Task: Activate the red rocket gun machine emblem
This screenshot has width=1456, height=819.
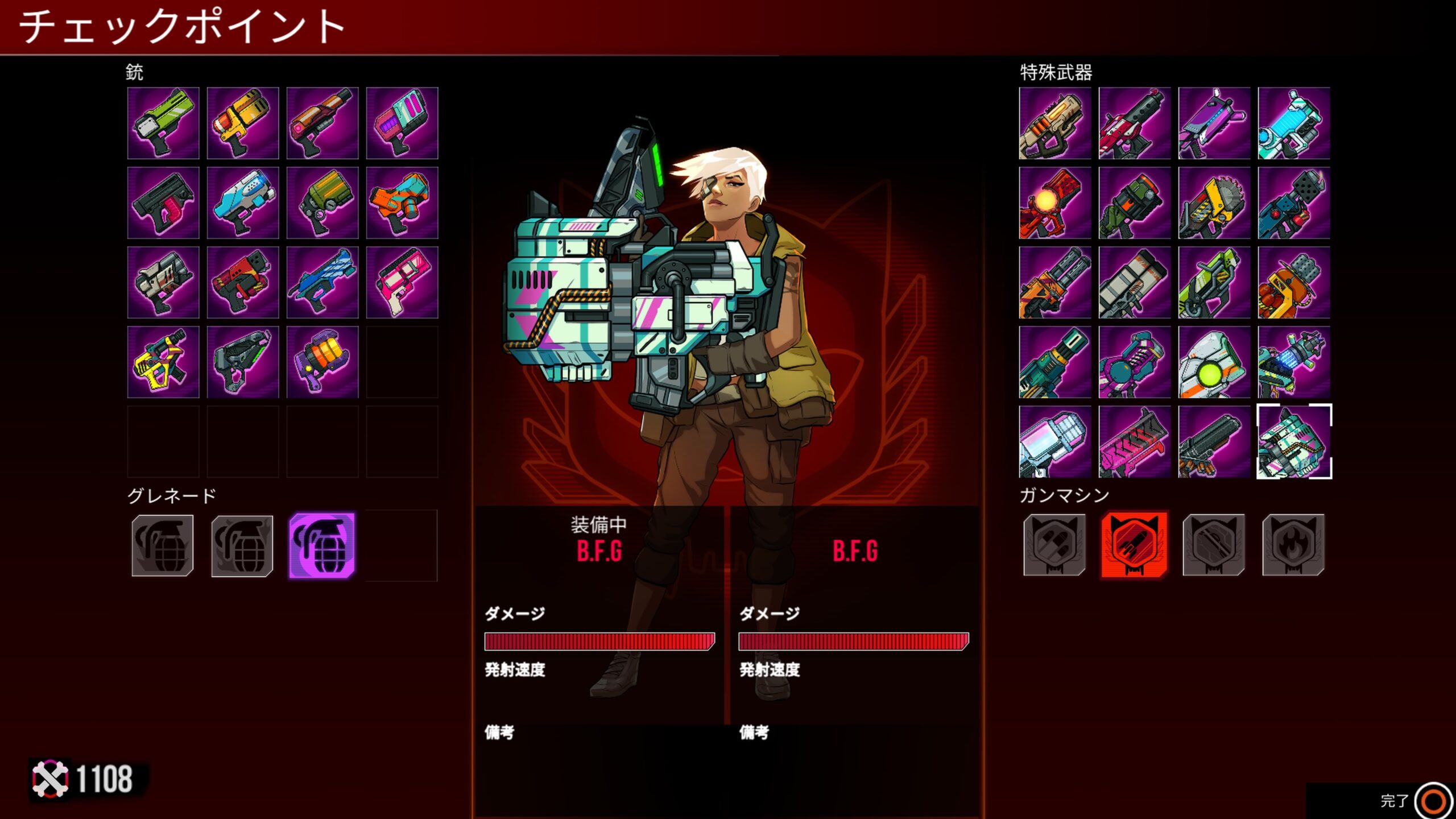Action: pyautogui.click(x=1134, y=545)
